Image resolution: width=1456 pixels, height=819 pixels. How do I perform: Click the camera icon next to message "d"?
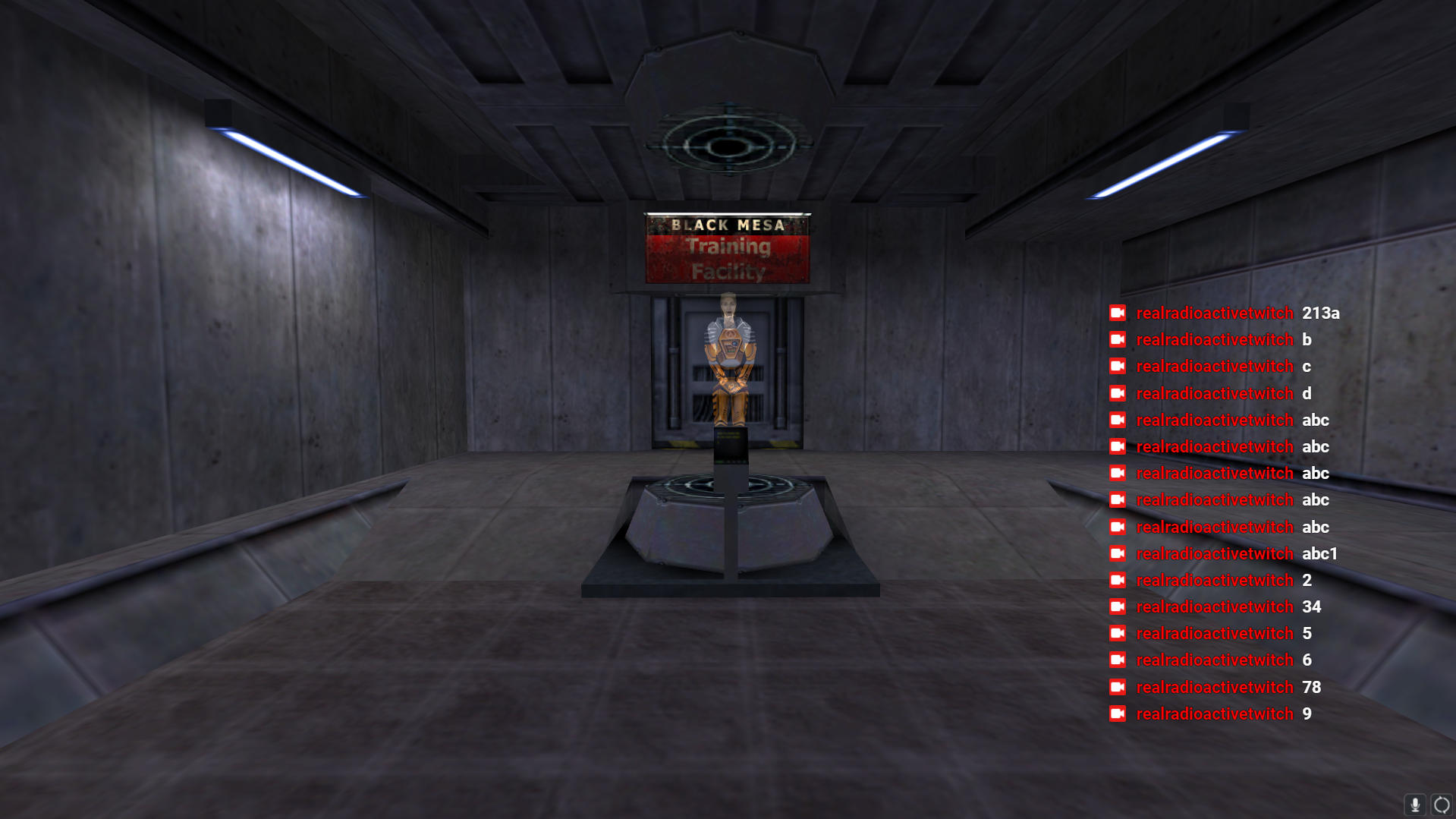click(1118, 393)
